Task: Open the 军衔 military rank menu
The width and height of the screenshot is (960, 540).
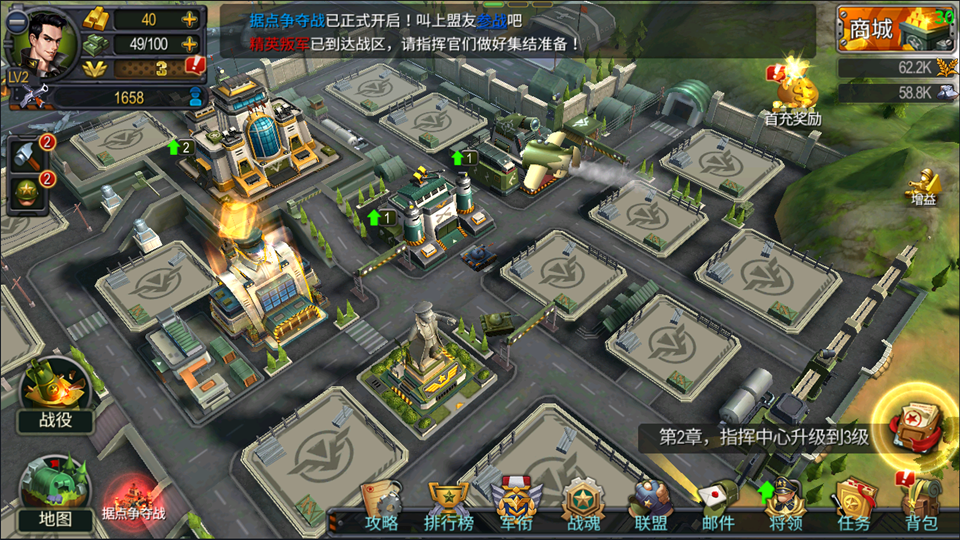Action: click(x=515, y=505)
